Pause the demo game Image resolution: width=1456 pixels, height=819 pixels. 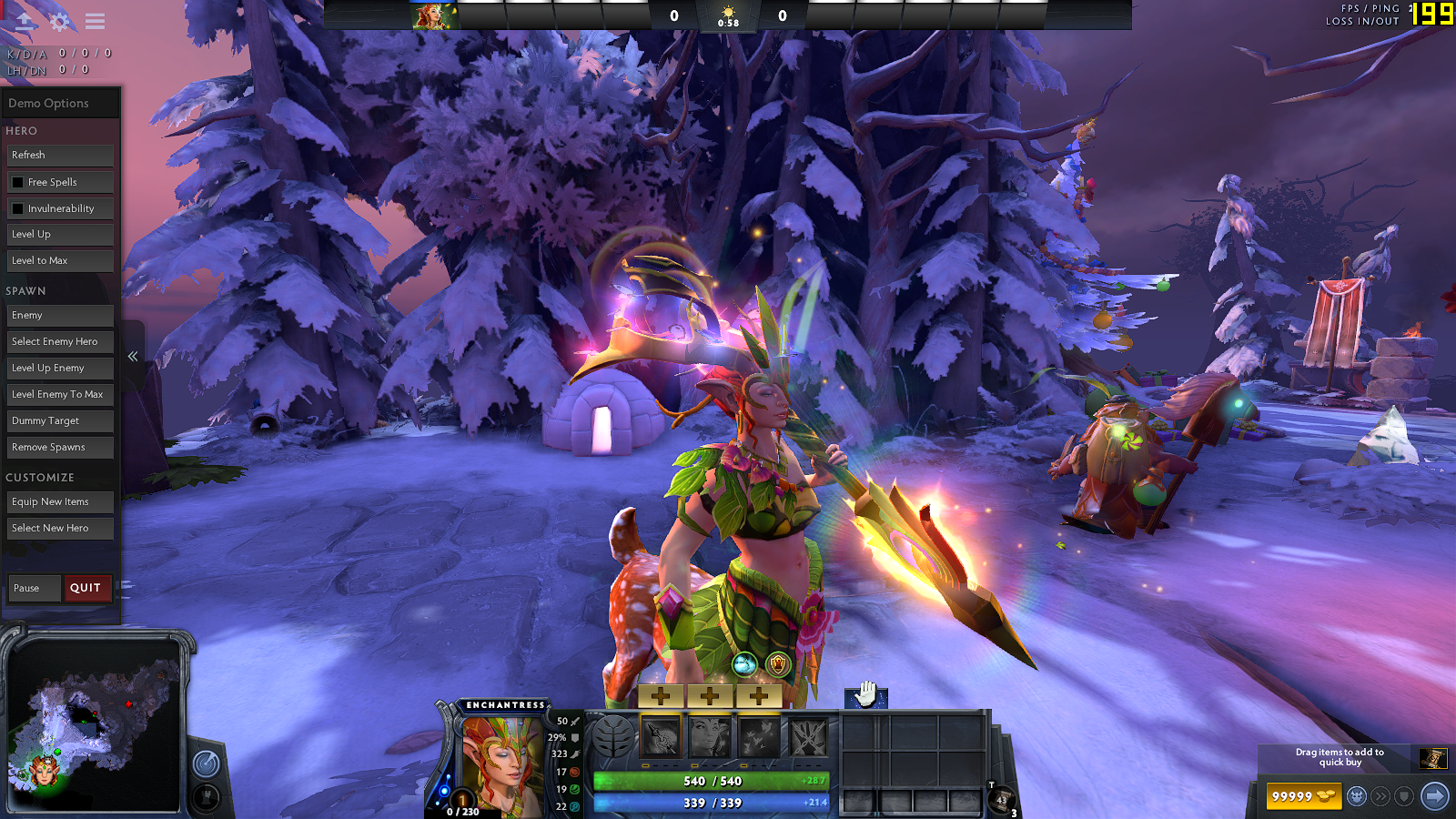click(x=34, y=589)
